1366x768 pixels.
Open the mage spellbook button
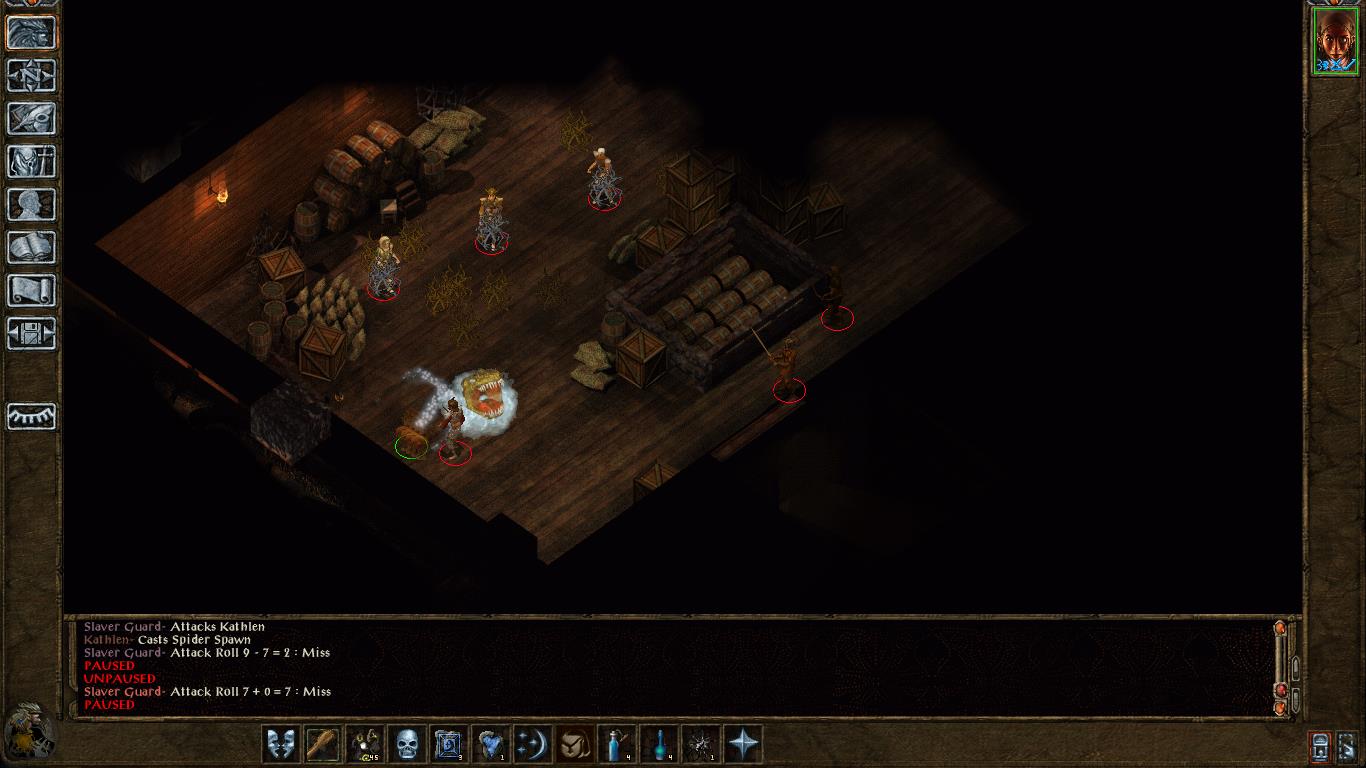tap(31, 247)
